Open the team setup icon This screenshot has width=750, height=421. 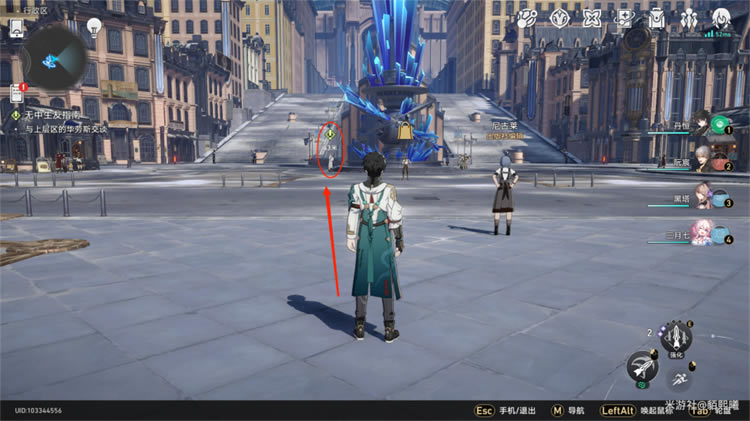click(x=689, y=18)
